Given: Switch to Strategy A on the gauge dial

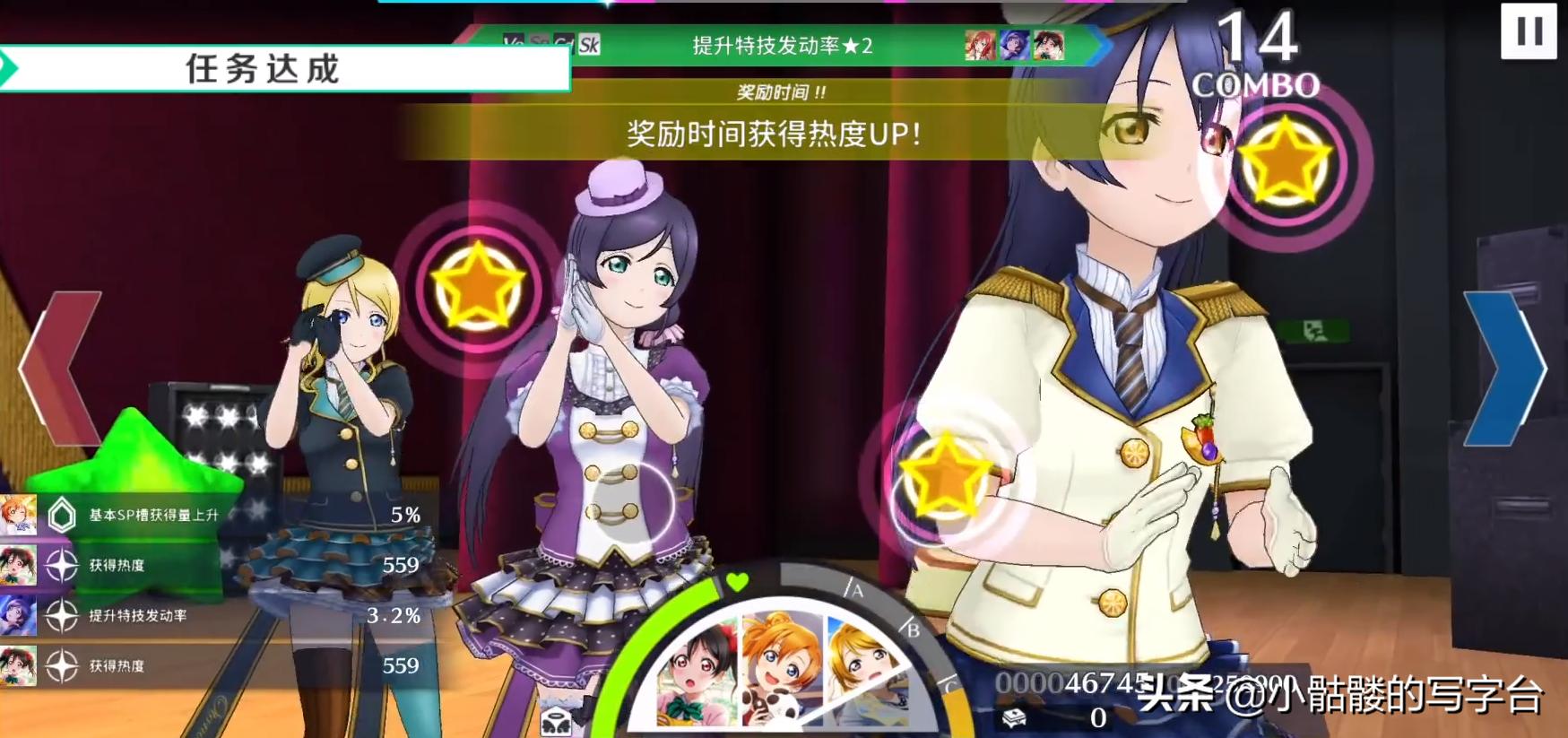Looking at the screenshot, I should [854, 589].
